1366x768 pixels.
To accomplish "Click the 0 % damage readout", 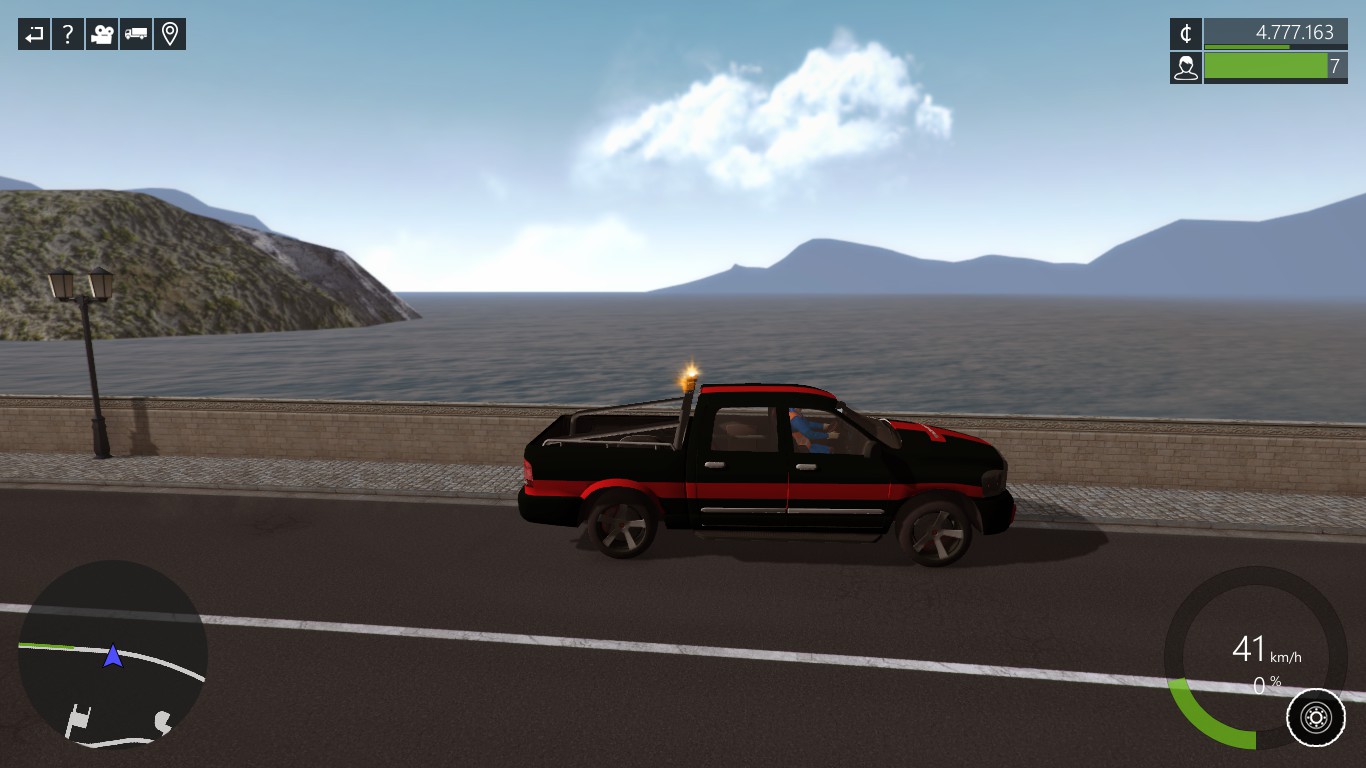I will (1265, 684).
